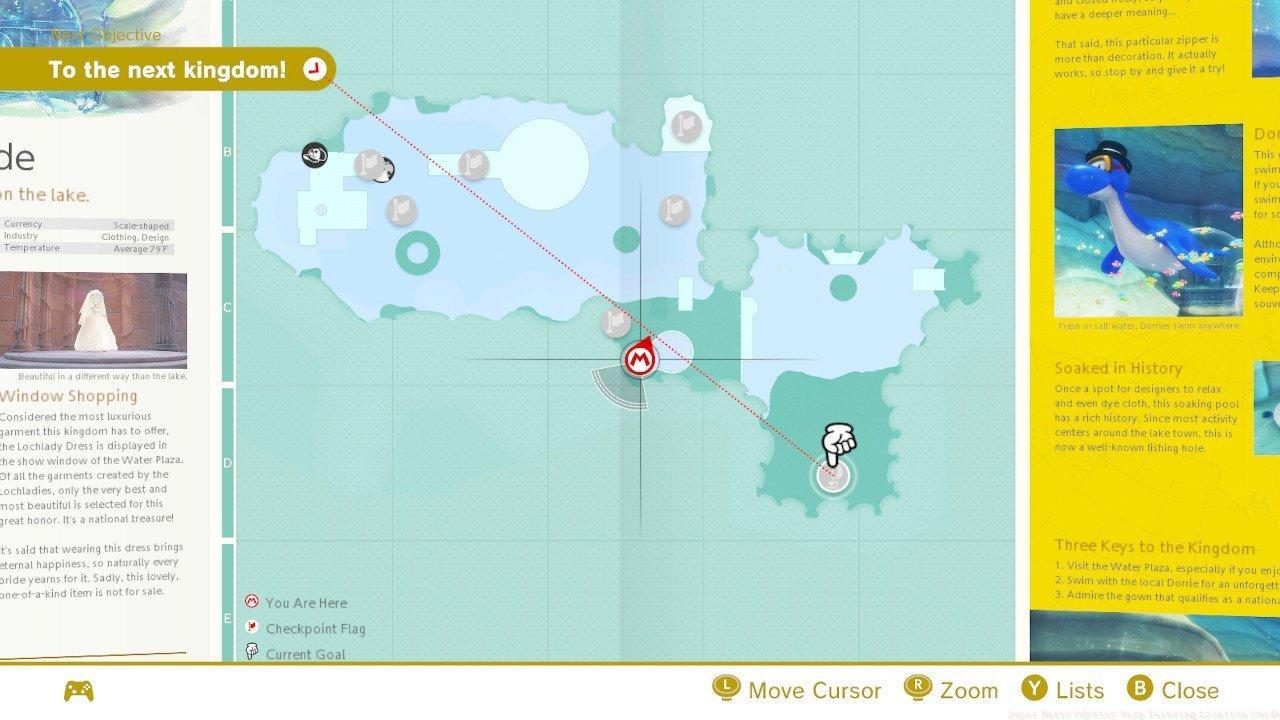Select the You Are Here icon in the legend
1280x720 pixels.
click(x=252, y=602)
